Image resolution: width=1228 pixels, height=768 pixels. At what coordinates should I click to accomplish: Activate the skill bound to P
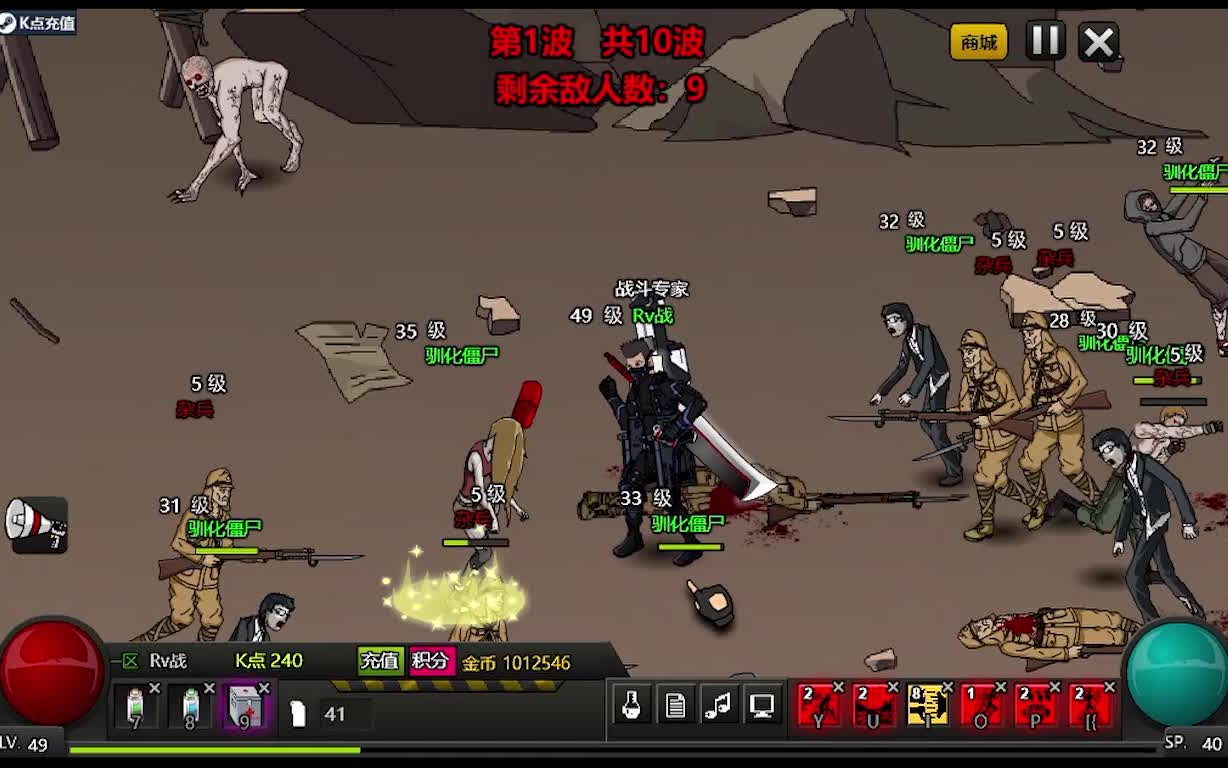[1035, 705]
